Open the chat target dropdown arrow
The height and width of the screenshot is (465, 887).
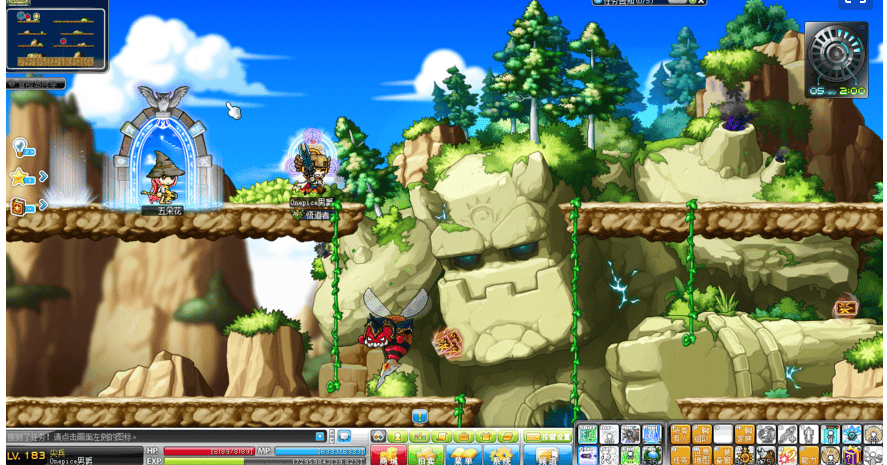tap(320, 437)
